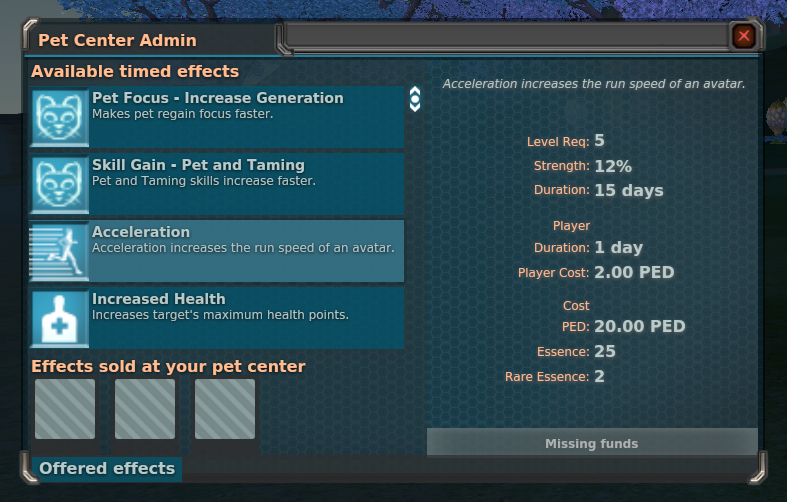Choose Skill Gain - Pet and Taming effect

(217, 184)
